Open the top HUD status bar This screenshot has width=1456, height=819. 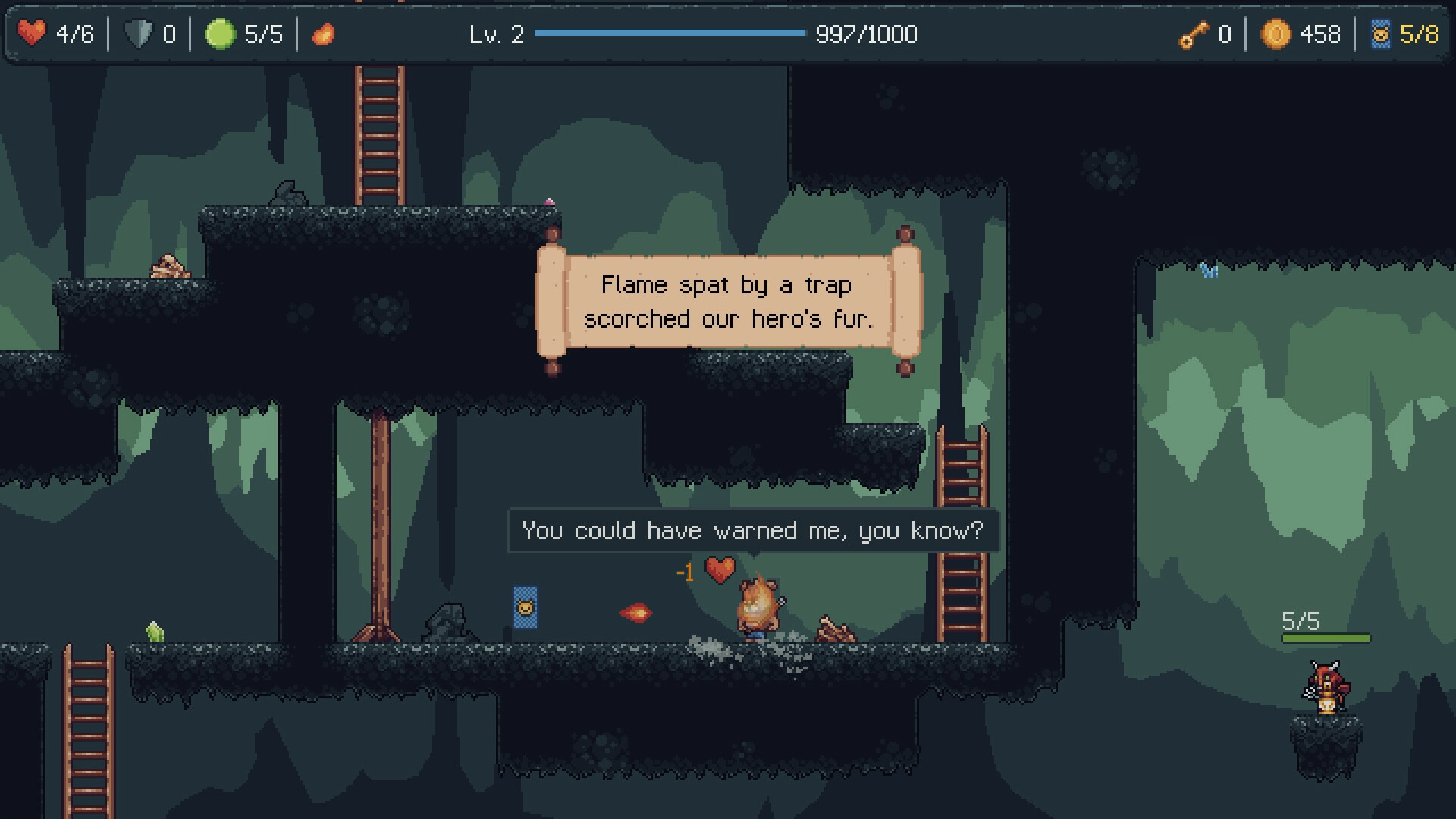pyautogui.click(x=728, y=33)
